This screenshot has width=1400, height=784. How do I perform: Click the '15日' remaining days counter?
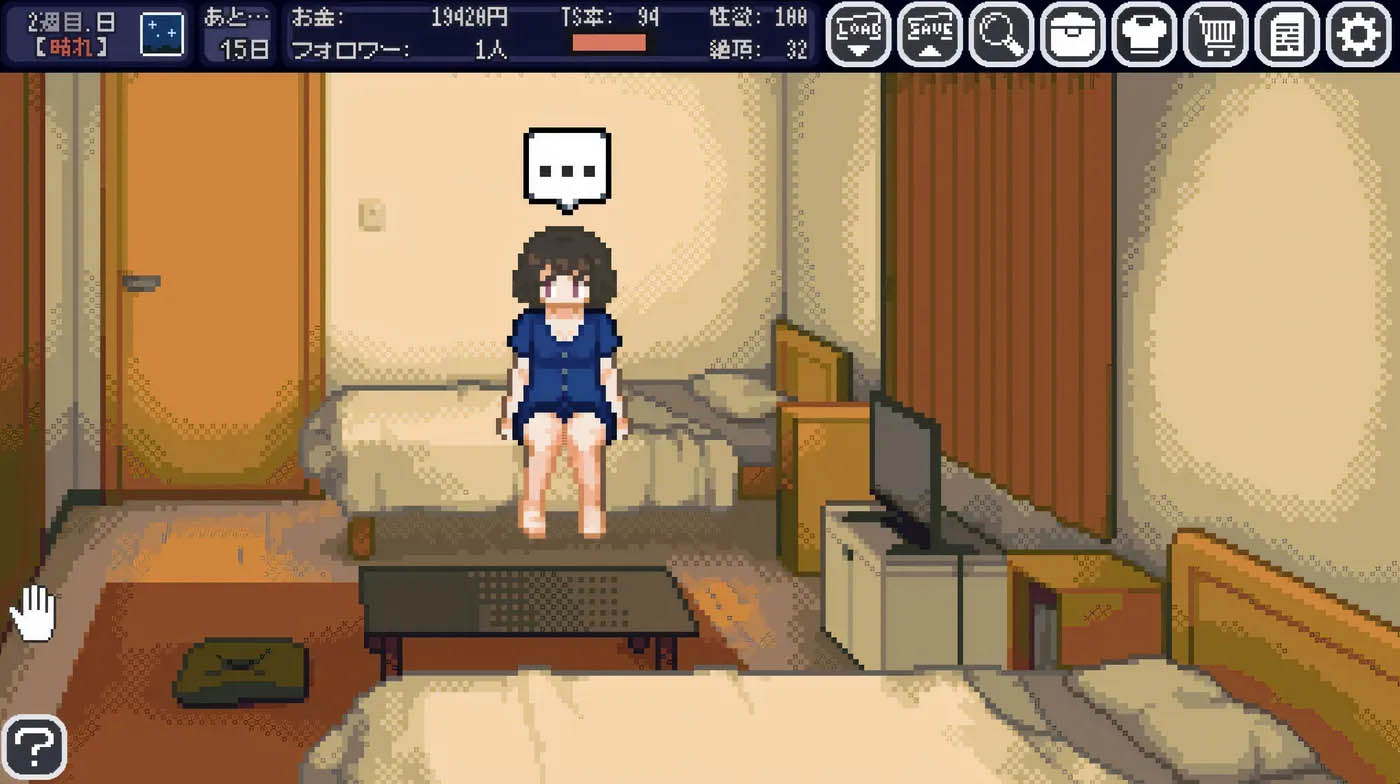[x=244, y=48]
